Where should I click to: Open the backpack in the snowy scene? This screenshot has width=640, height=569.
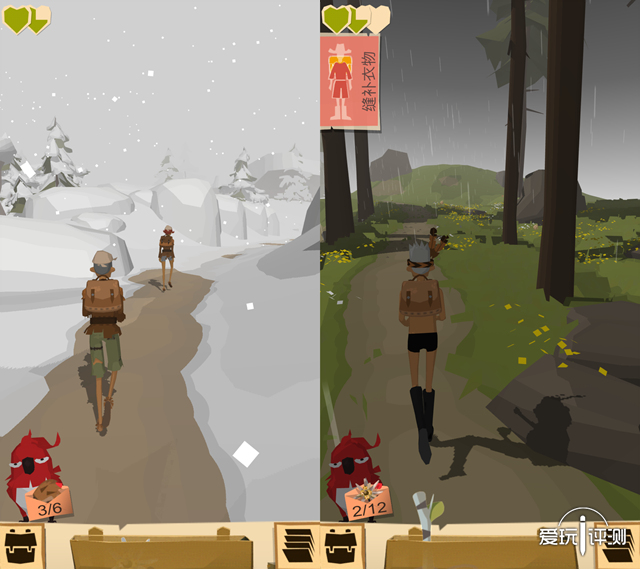20,546
